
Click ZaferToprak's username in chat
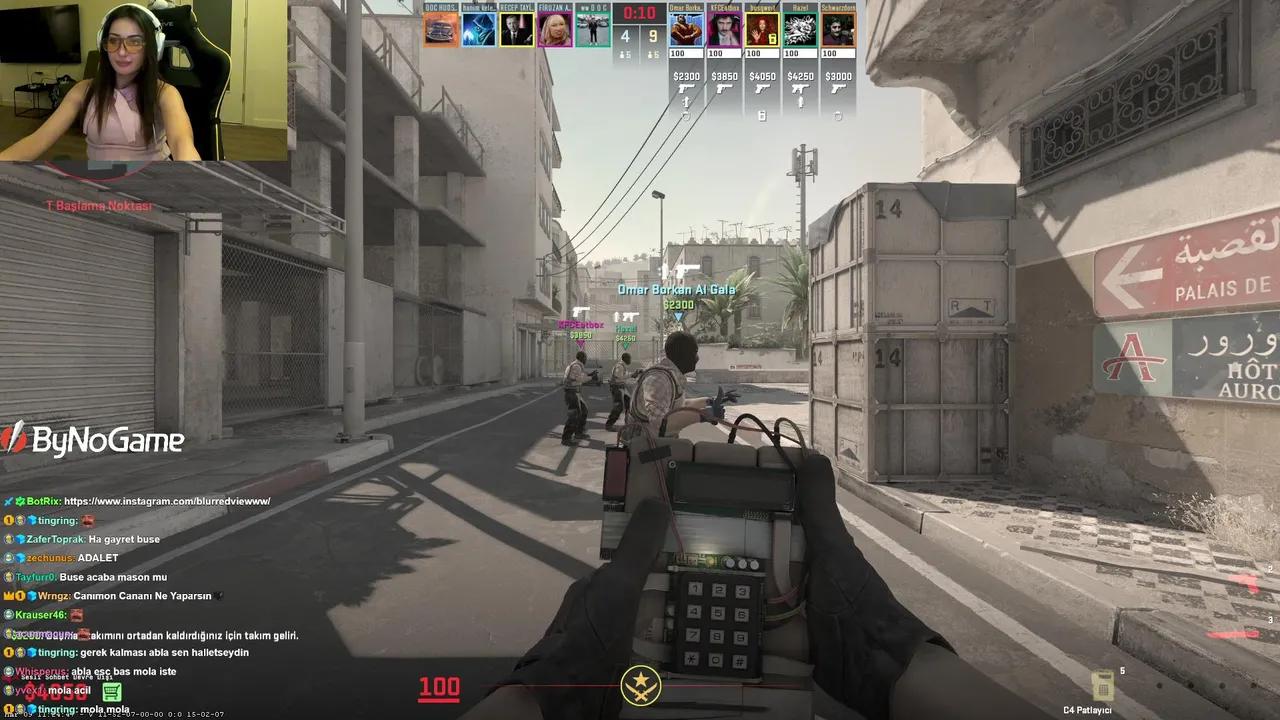(55, 539)
